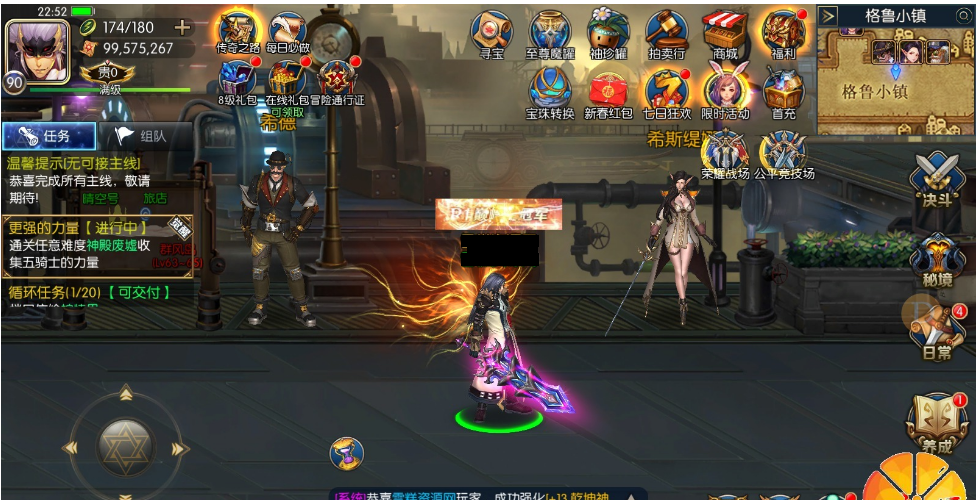Image resolution: width=977 pixels, height=500 pixels.
Task: Open the 秘境 secret realm menu
Action: pyautogui.click(x=936, y=258)
